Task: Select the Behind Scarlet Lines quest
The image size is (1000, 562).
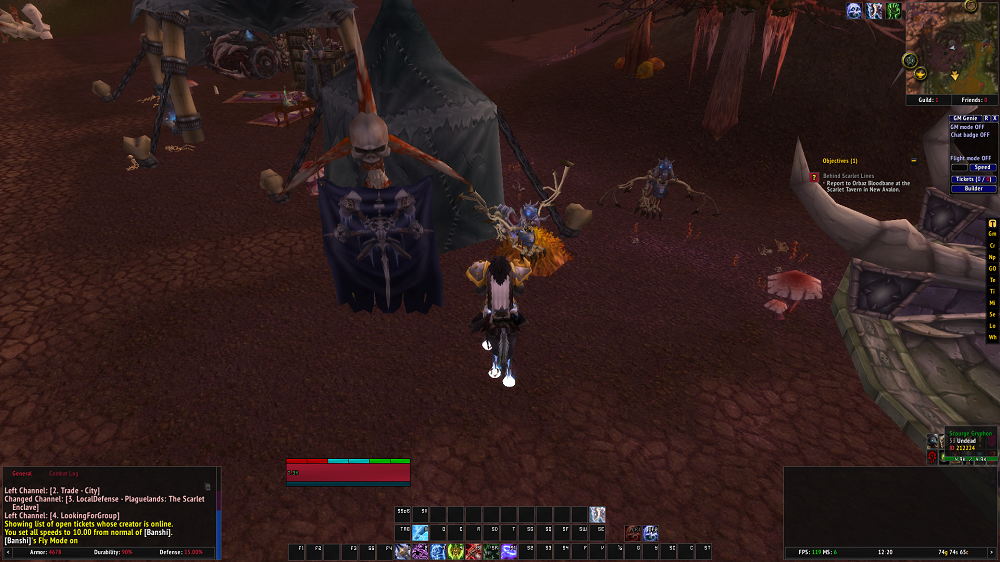Action: tap(845, 176)
